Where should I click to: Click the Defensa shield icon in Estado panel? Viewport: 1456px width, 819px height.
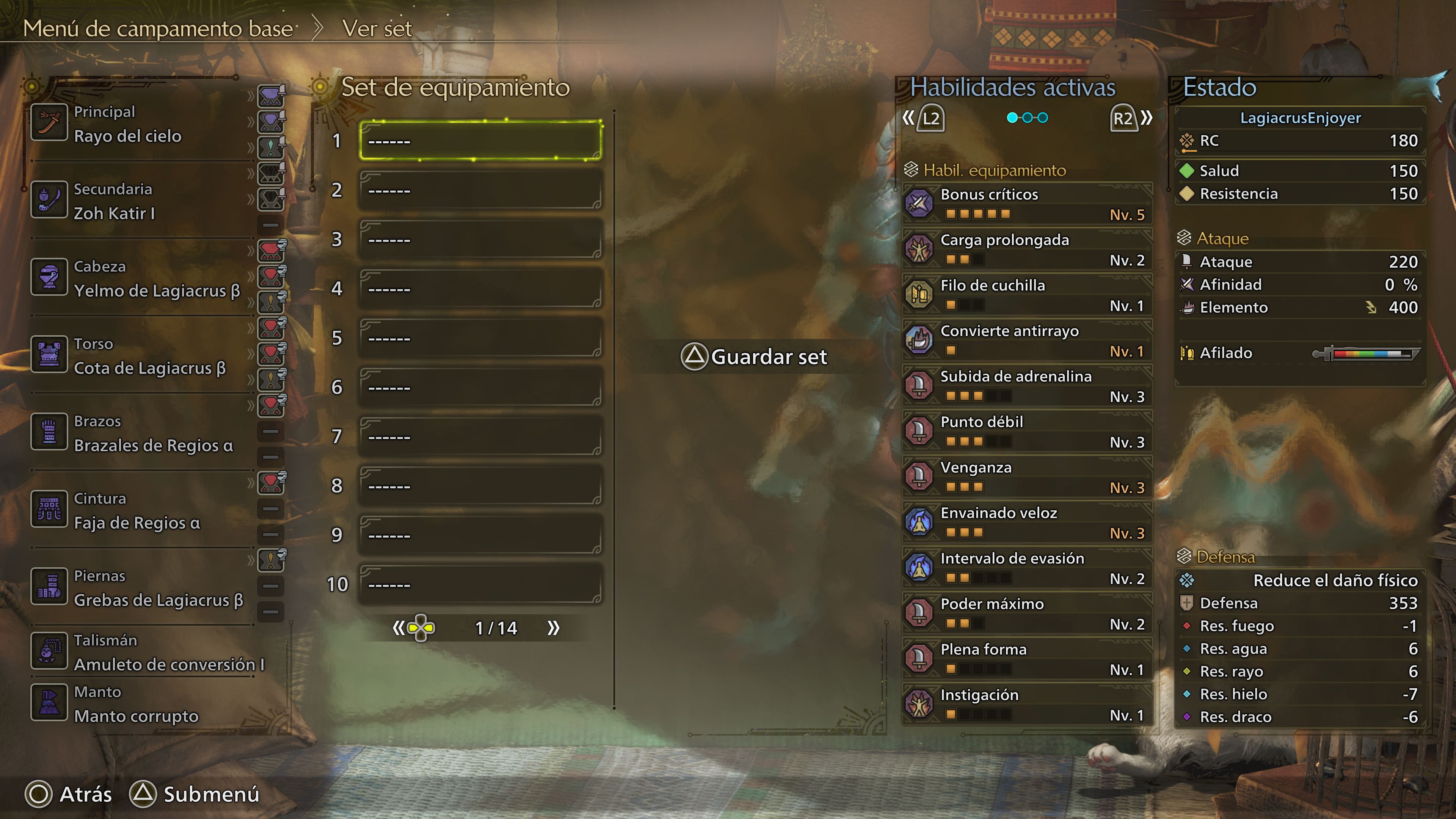pyautogui.click(x=1187, y=603)
